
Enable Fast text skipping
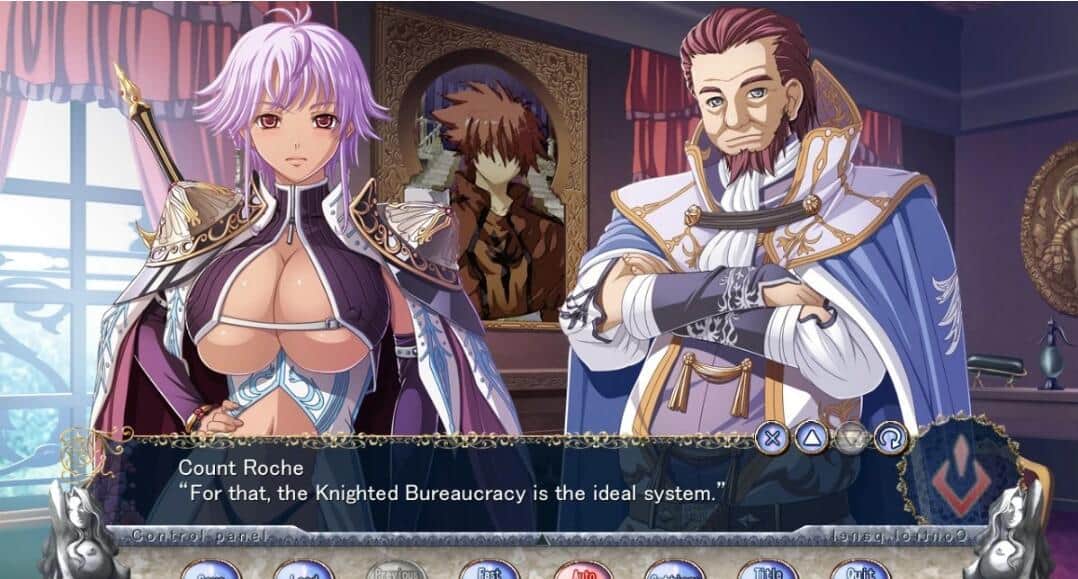[489, 572]
